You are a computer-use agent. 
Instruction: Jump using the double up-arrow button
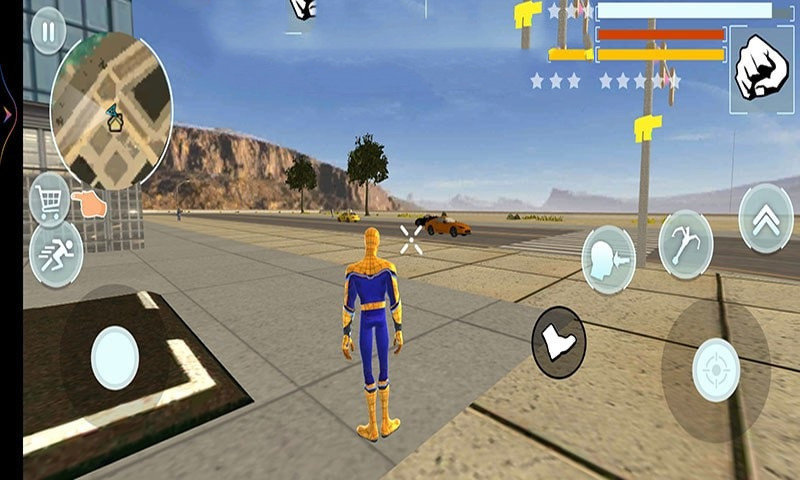(765, 219)
